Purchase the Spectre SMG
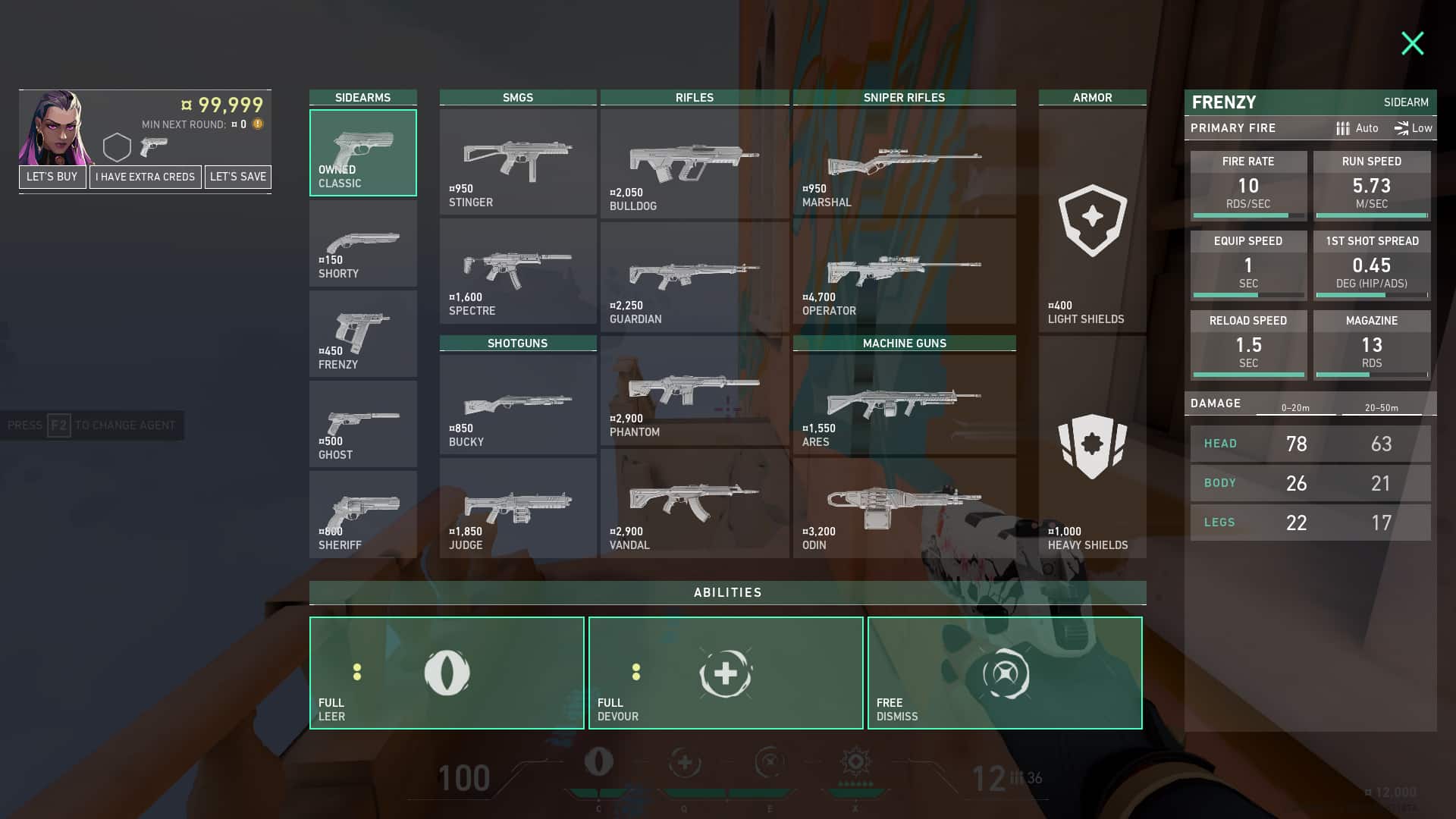The width and height of the screenshot is (1456, 819). click(x=518, y=271)
